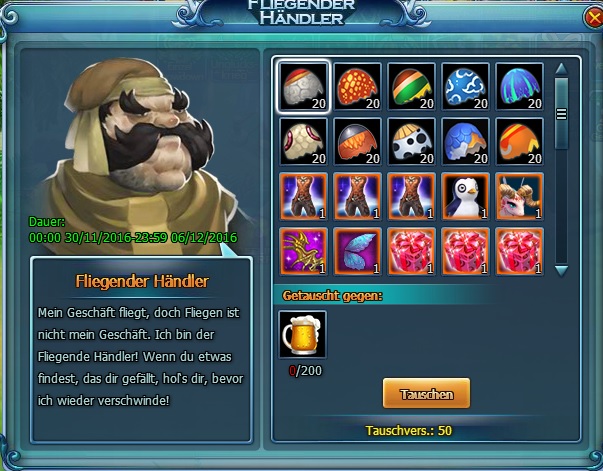Click the scrollbar down arrow
Screen dimensions: 603x471
(x=561, y=270)
